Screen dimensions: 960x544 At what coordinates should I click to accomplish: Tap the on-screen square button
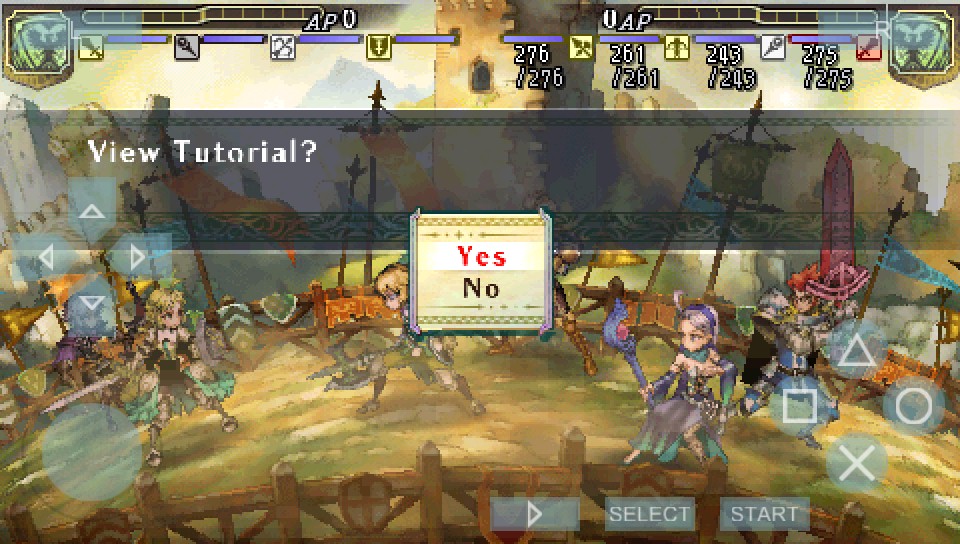pos(799,406)
